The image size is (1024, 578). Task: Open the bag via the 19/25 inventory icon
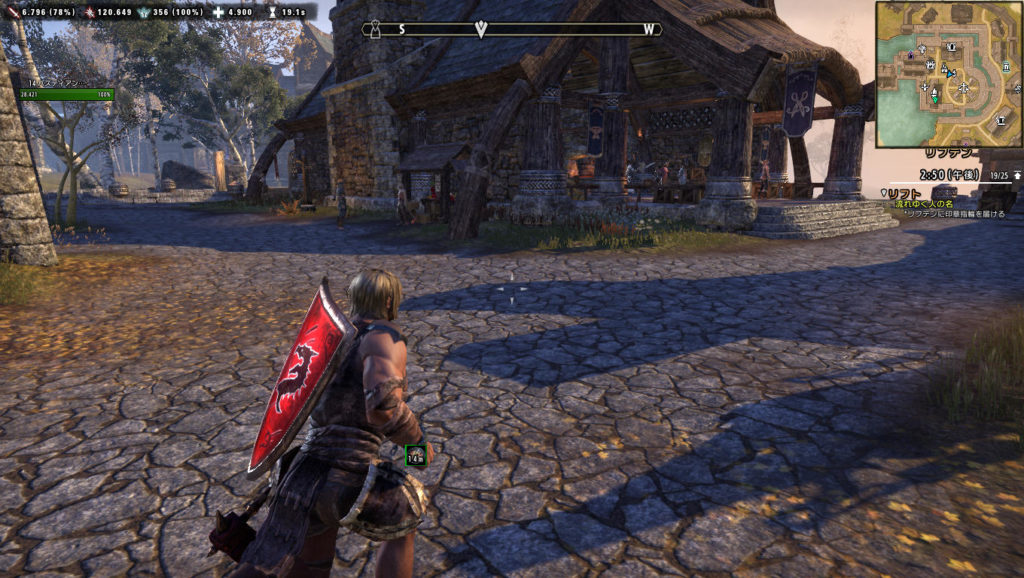(x=1016, y=174)
